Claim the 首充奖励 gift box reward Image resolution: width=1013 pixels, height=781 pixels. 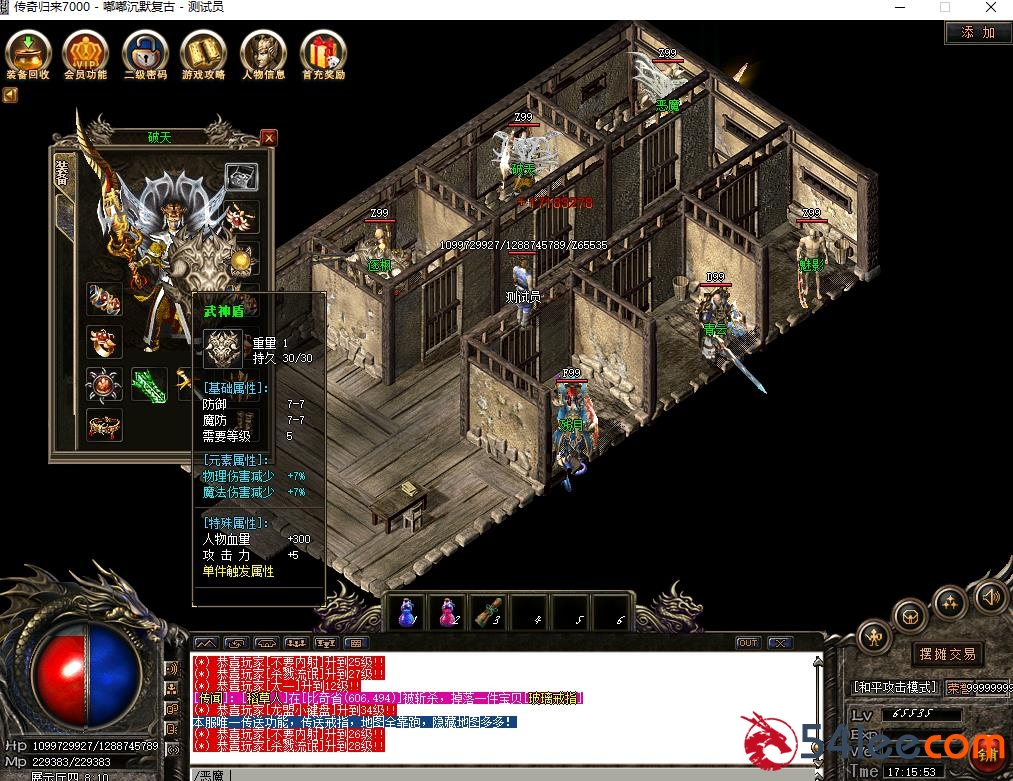pyautogui.click(x=323, y=52)
